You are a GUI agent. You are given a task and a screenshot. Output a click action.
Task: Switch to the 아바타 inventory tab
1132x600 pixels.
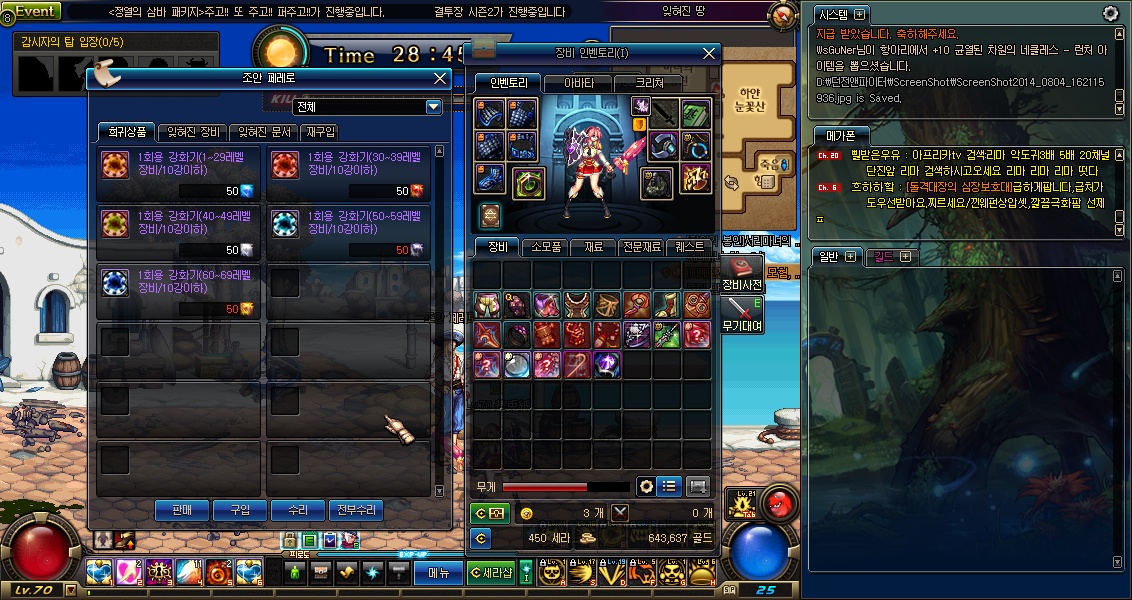(578, 83)
